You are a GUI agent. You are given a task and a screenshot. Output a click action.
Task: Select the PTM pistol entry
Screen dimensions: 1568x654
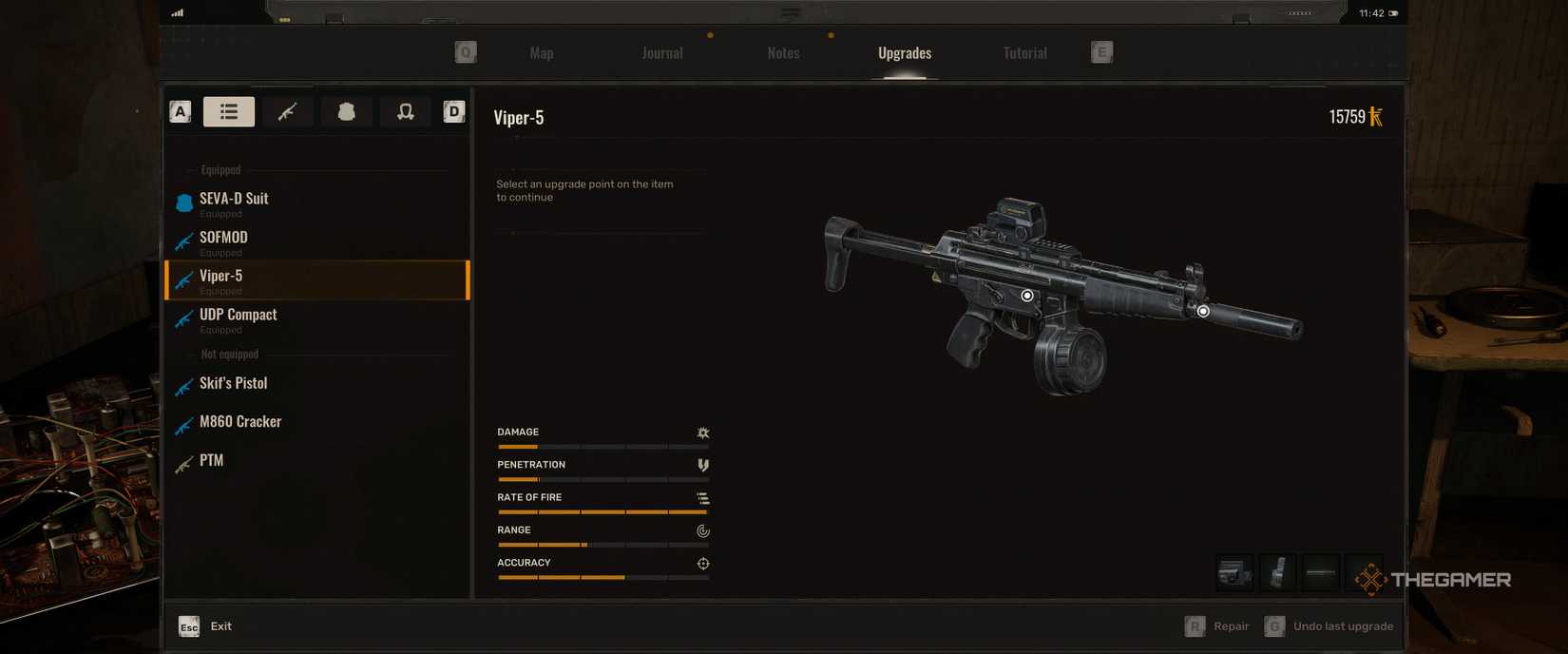click(x=211, y=461)
